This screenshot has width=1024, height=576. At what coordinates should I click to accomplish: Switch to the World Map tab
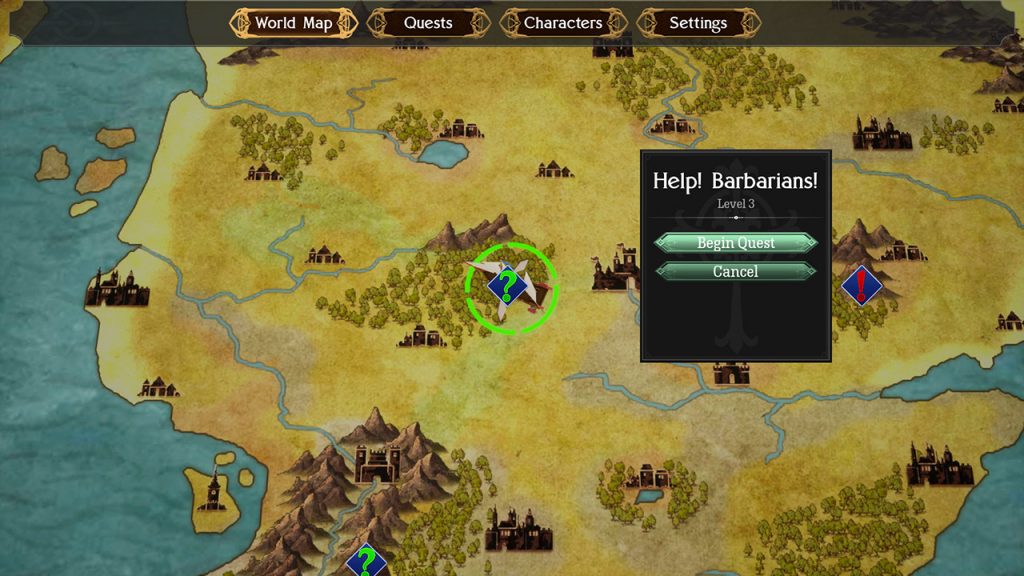(x=293, y=23)
